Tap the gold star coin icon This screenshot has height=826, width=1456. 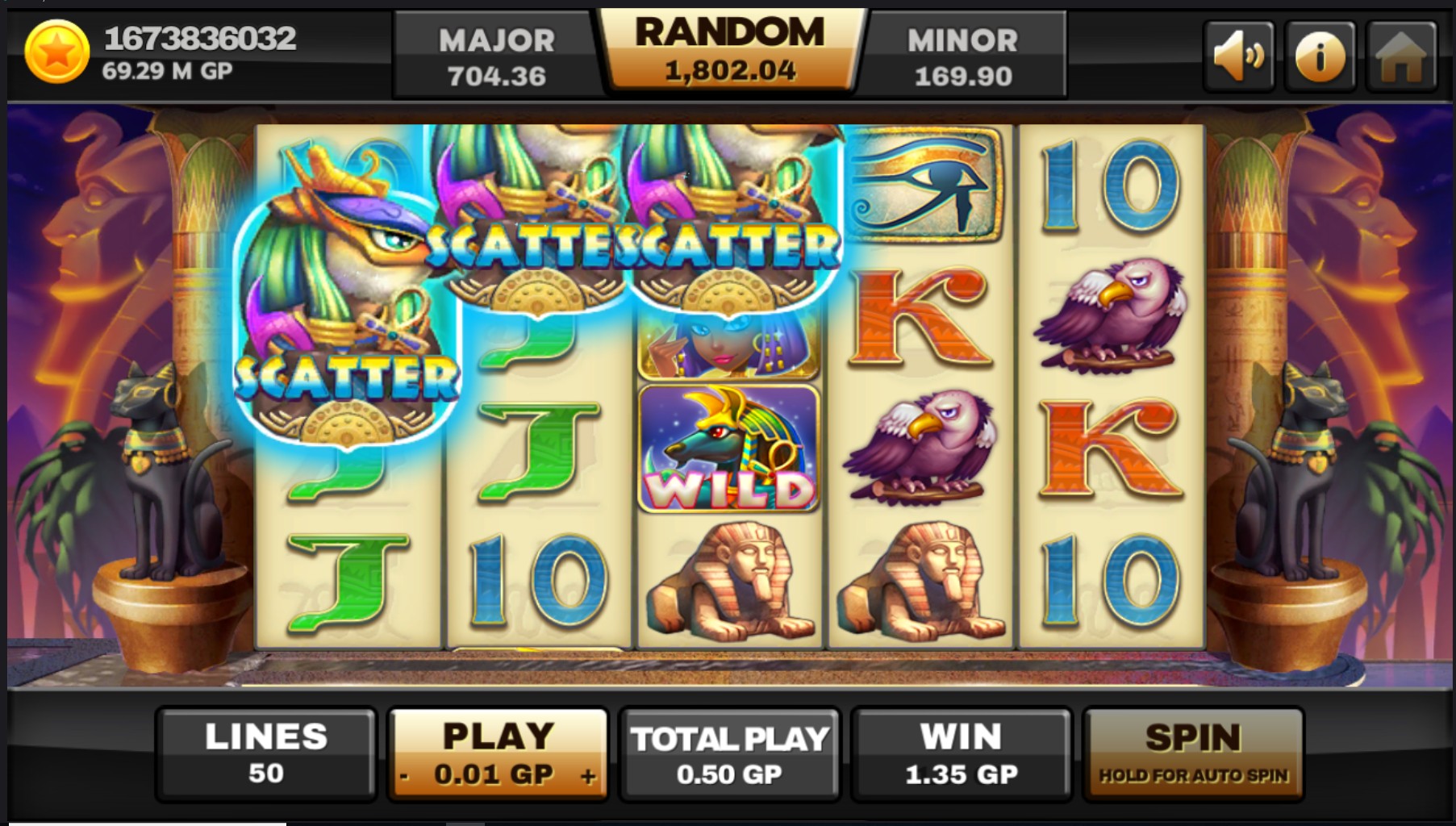coord(56,53)
